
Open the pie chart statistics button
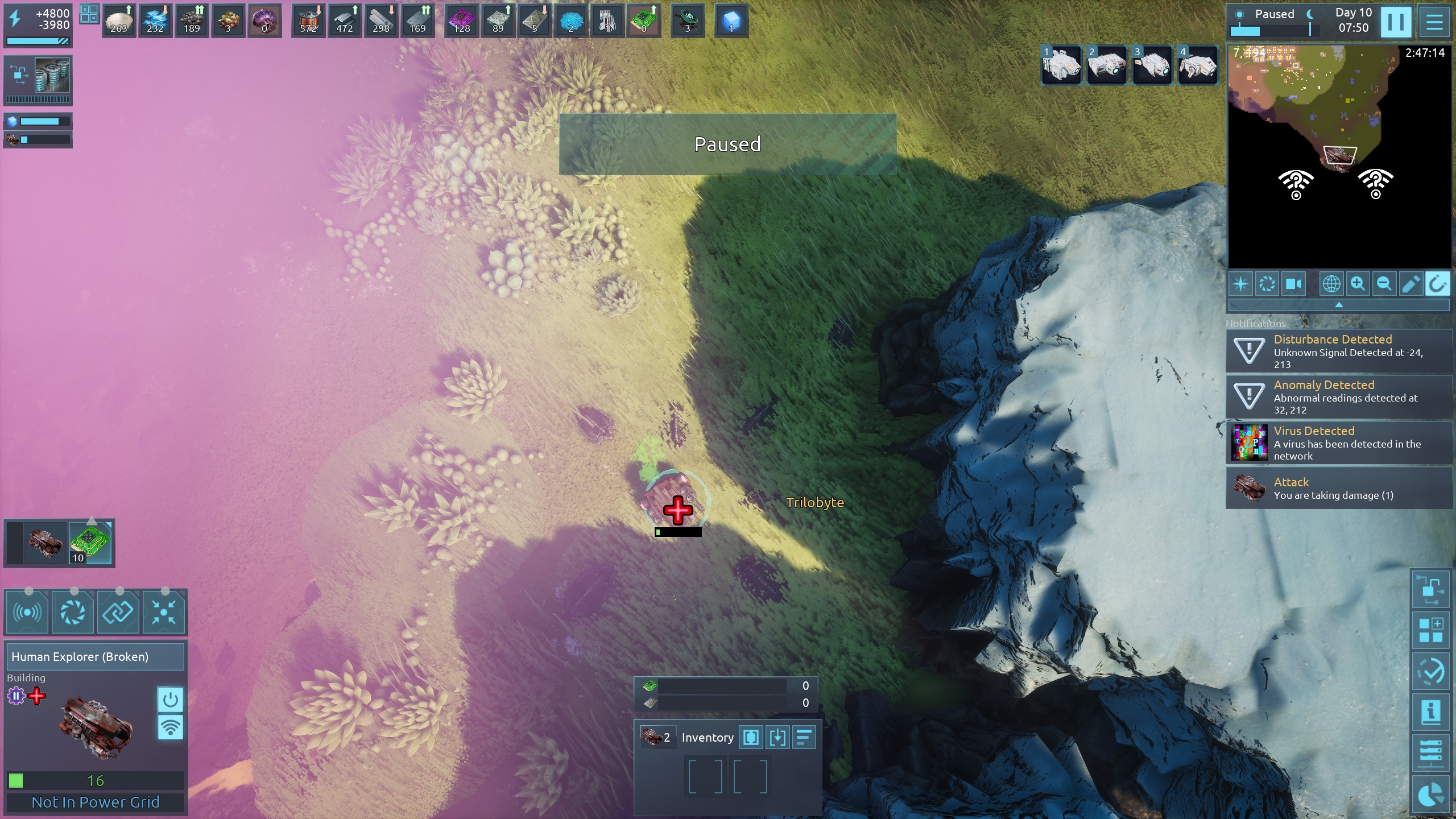coord(1431,795)
